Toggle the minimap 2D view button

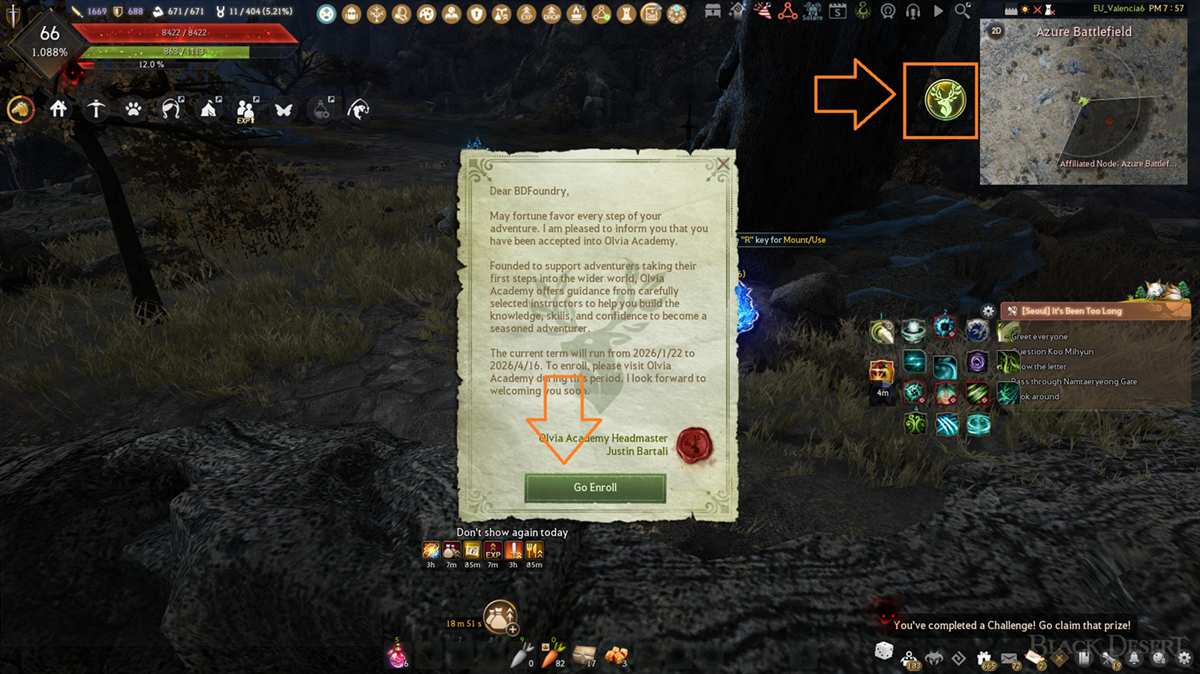click(x=996, y=31)
